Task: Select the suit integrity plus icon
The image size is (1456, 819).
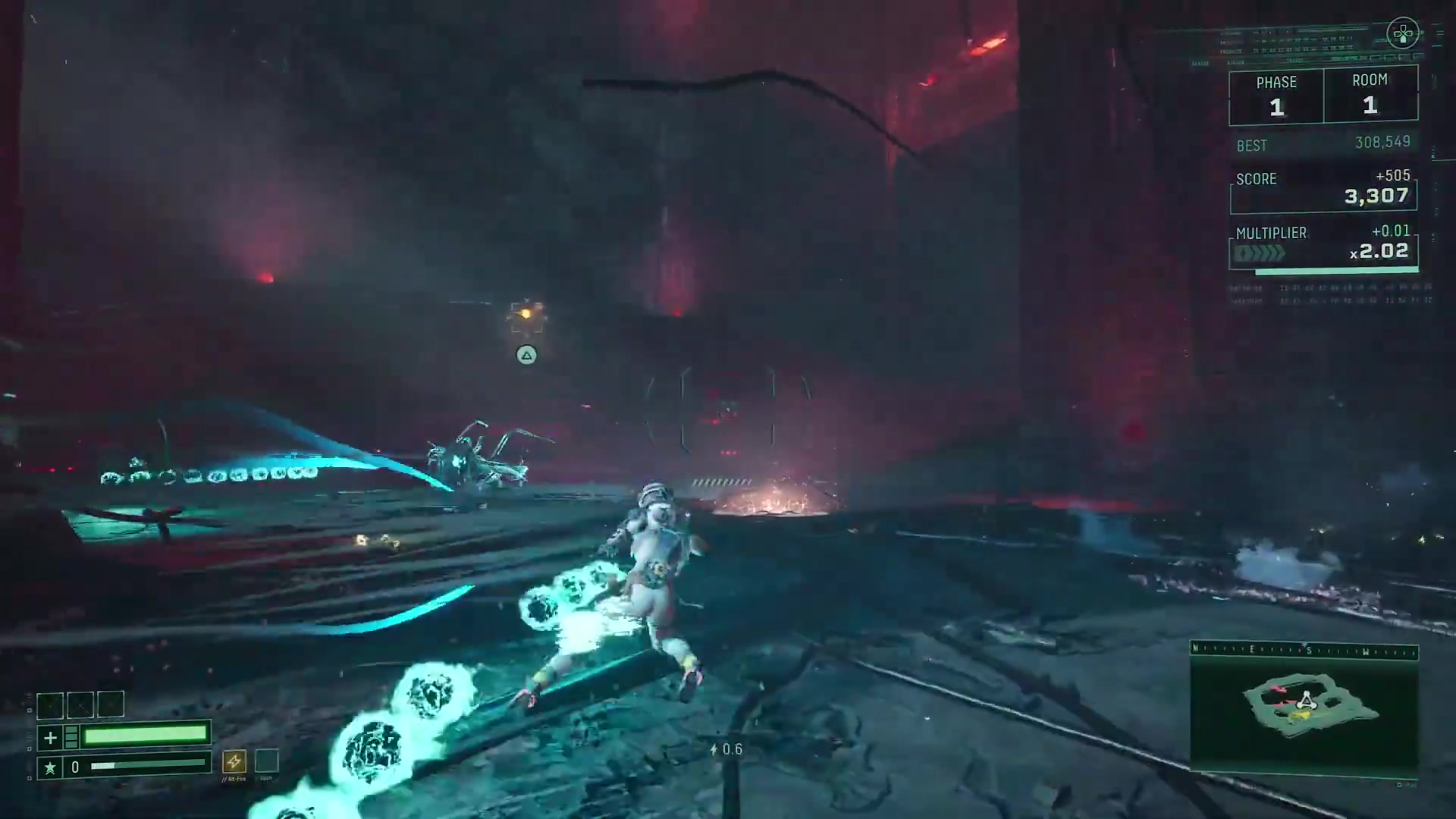Action: pyautogui.click(x=50, y=737)
